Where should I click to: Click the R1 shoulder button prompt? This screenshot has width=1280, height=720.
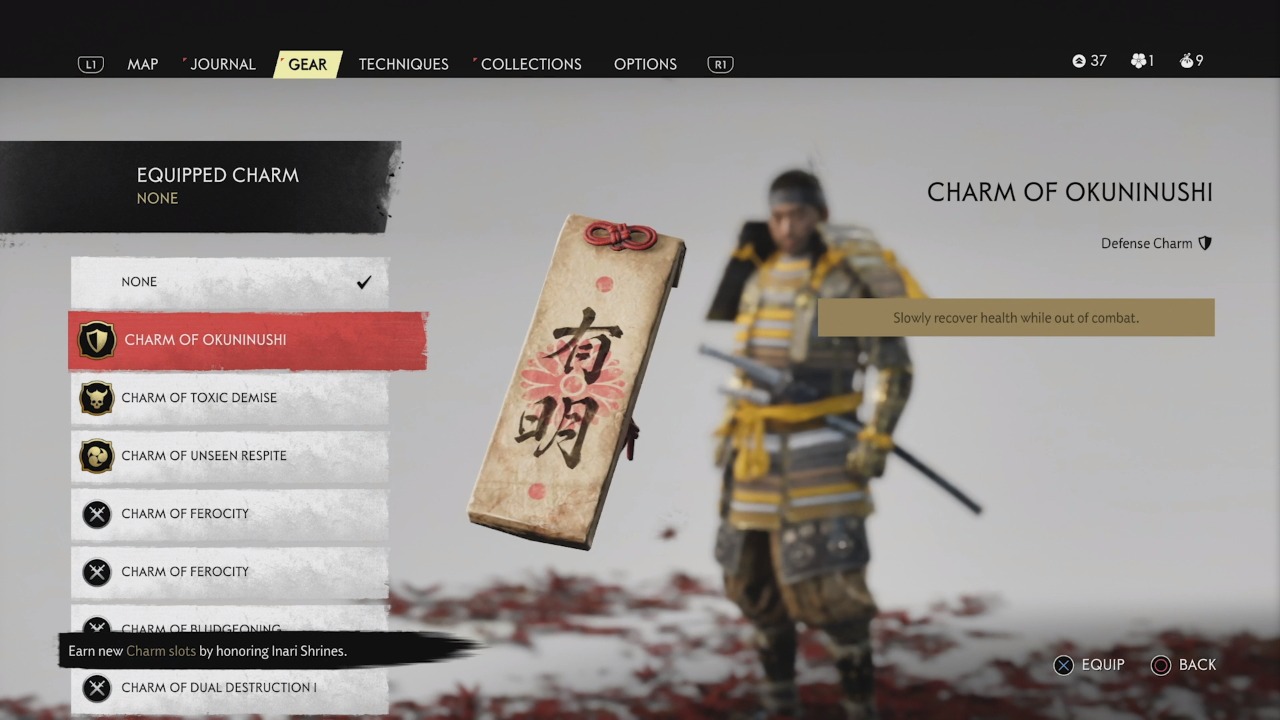[719, 63]
